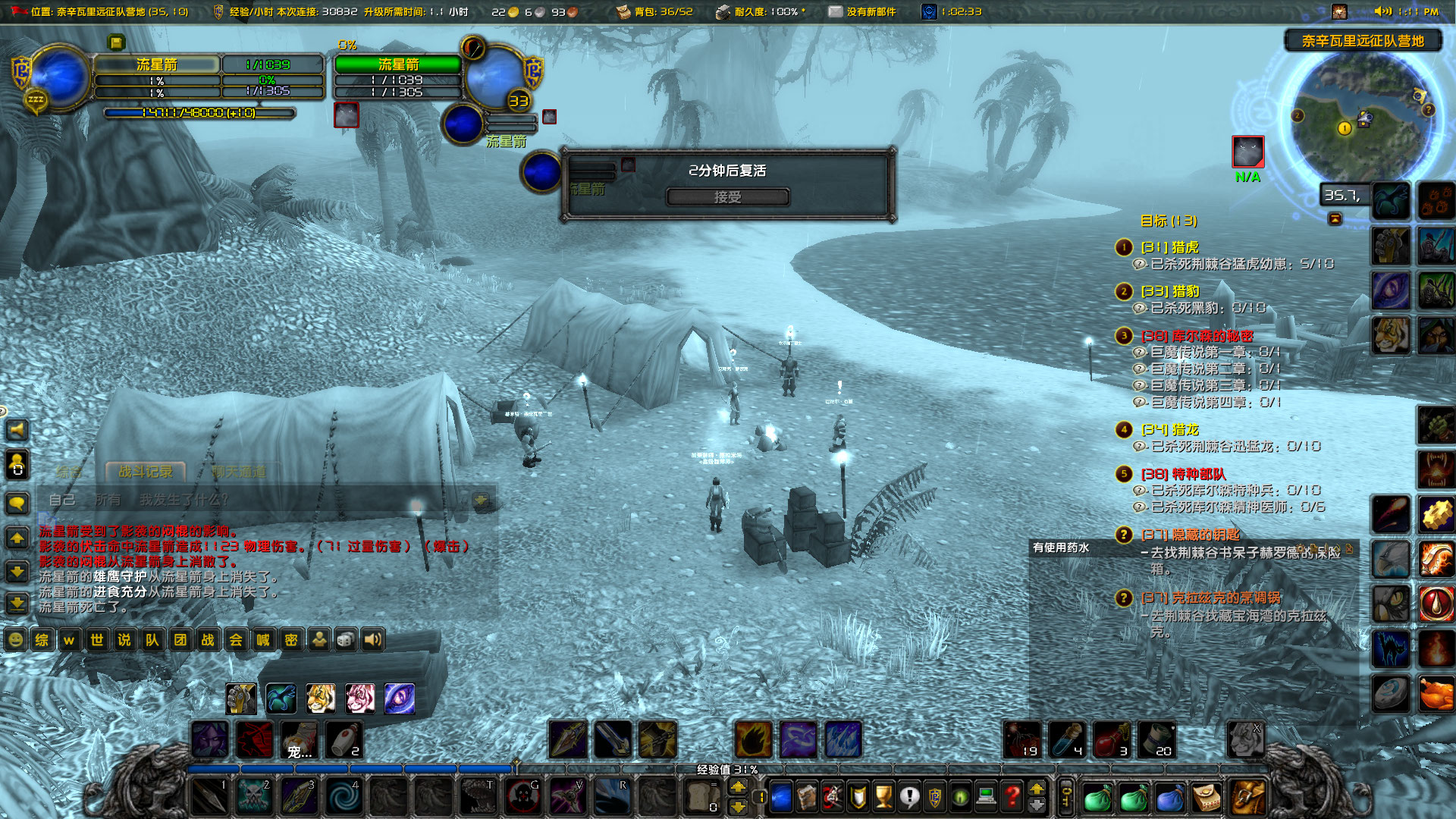Toggle chat filter to 所有 messages

tap(107, 500)
